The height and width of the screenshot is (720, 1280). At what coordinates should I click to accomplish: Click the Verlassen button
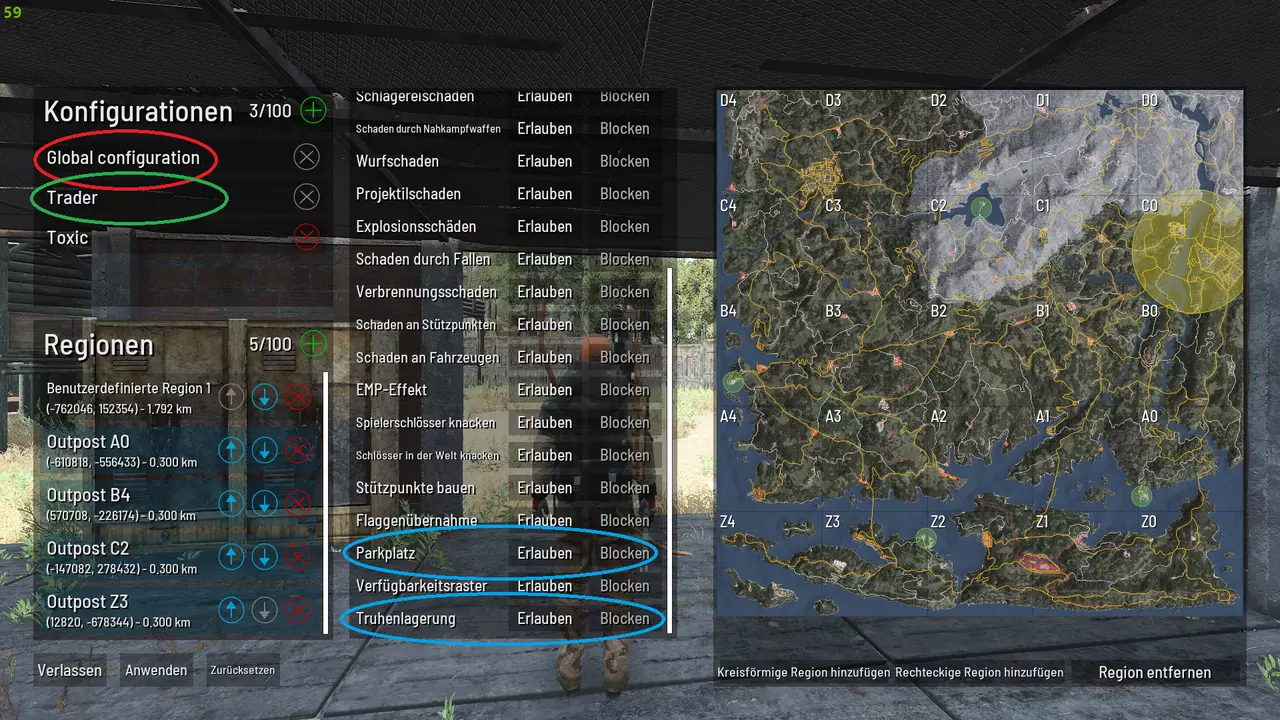pos(70,671)
